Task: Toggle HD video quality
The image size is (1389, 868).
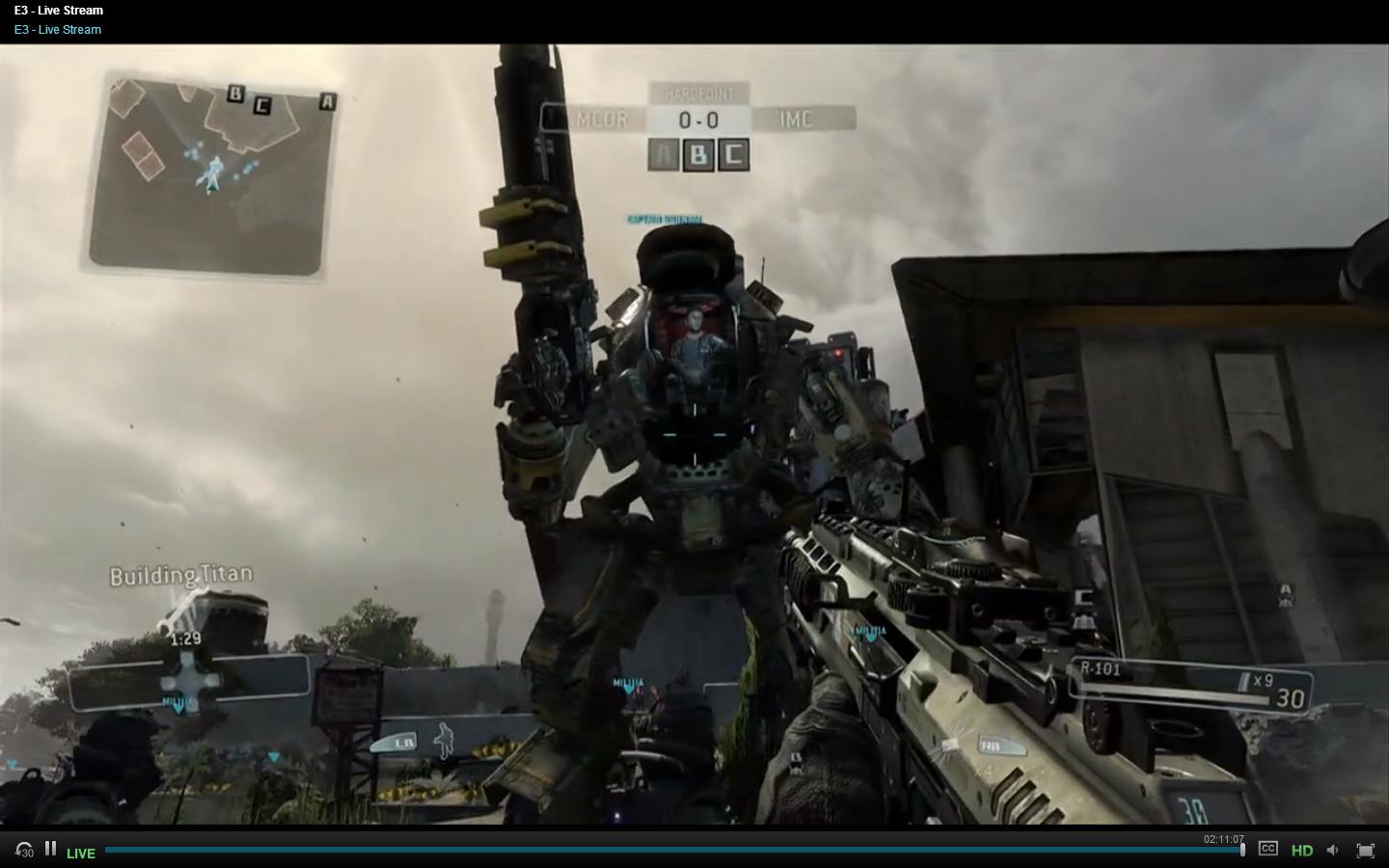Action: [1302, 850]
